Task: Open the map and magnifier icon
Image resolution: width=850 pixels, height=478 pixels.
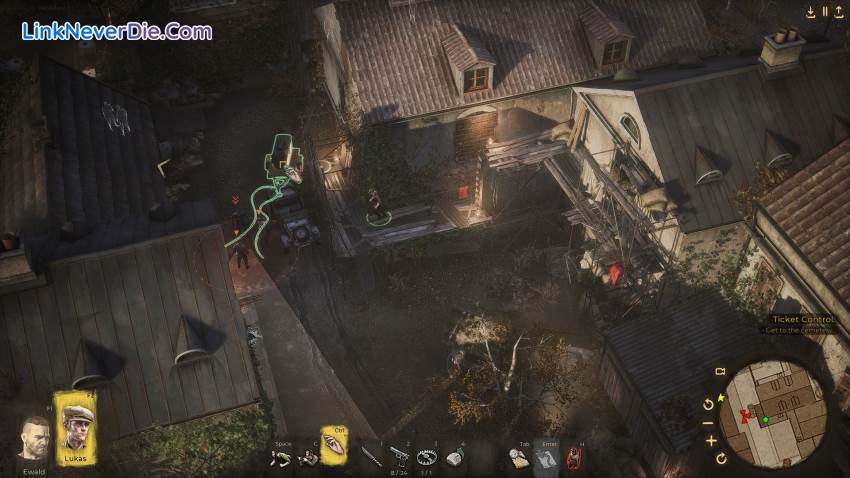Action: pos(519,457)
